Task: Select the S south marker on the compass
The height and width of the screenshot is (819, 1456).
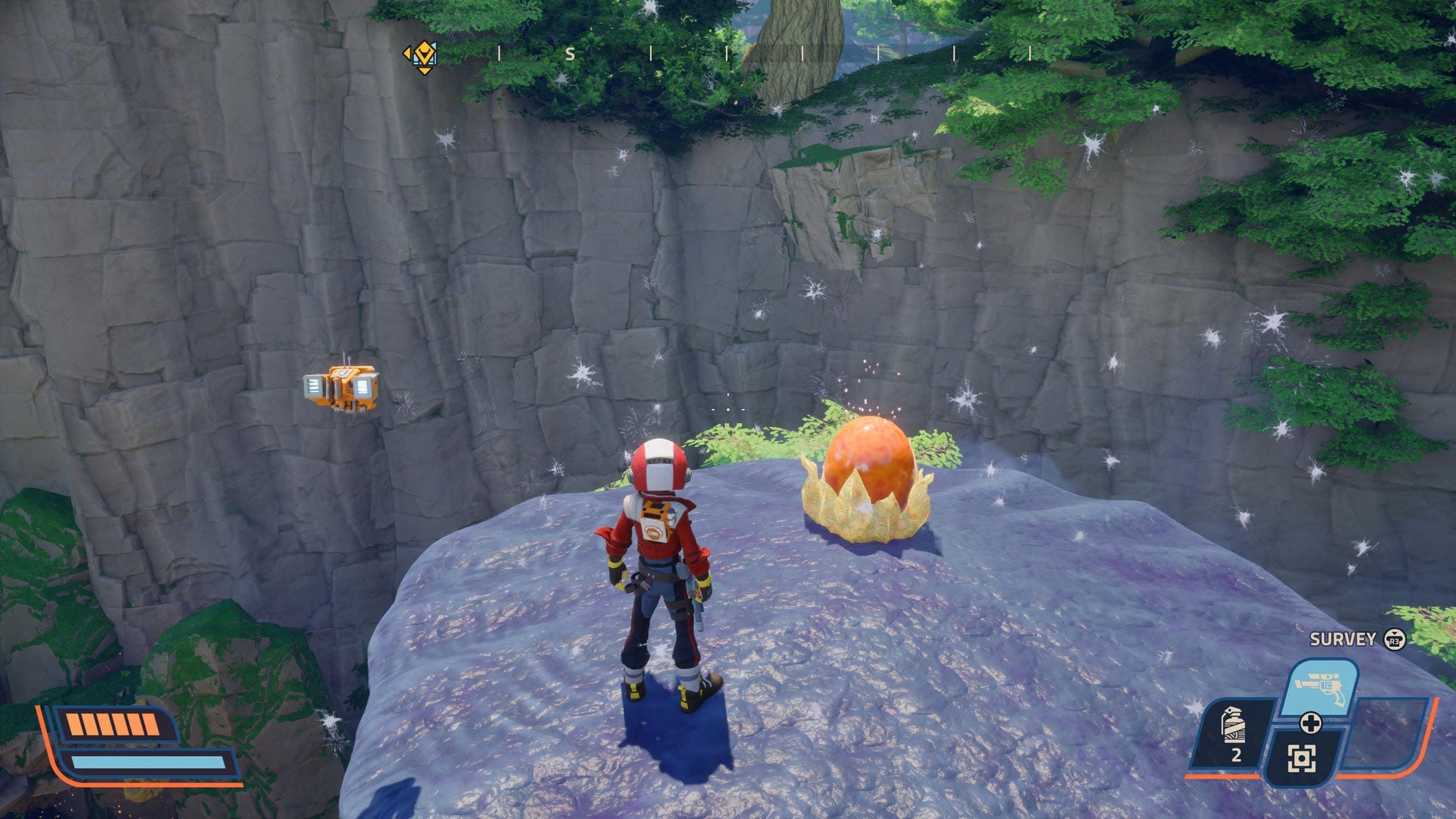Action: (571, 55)
